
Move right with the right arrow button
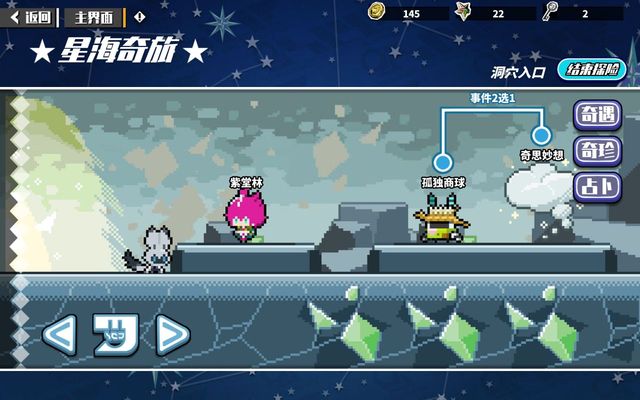171,335
